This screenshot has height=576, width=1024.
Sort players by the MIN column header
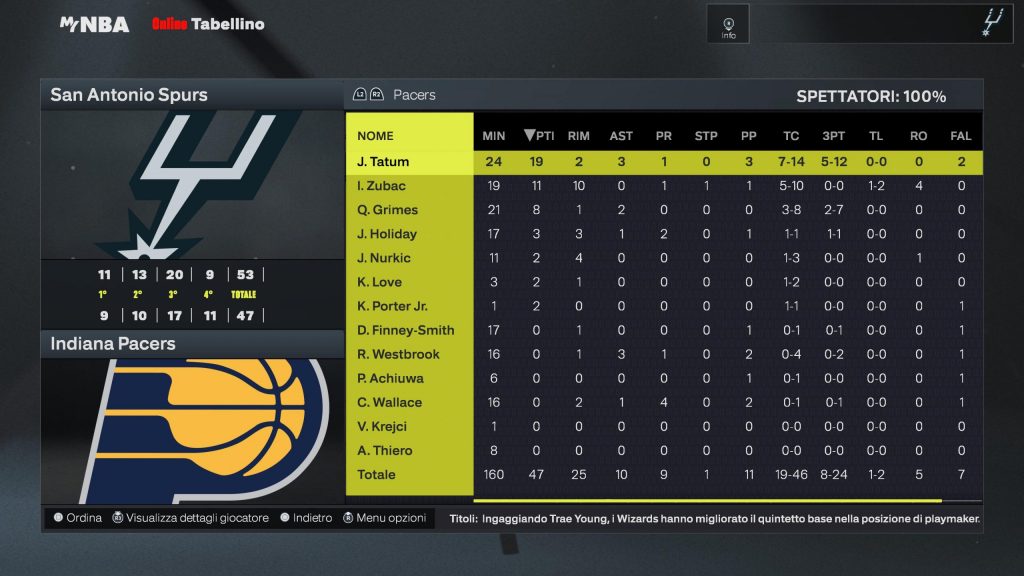click(x=494, y=136)
